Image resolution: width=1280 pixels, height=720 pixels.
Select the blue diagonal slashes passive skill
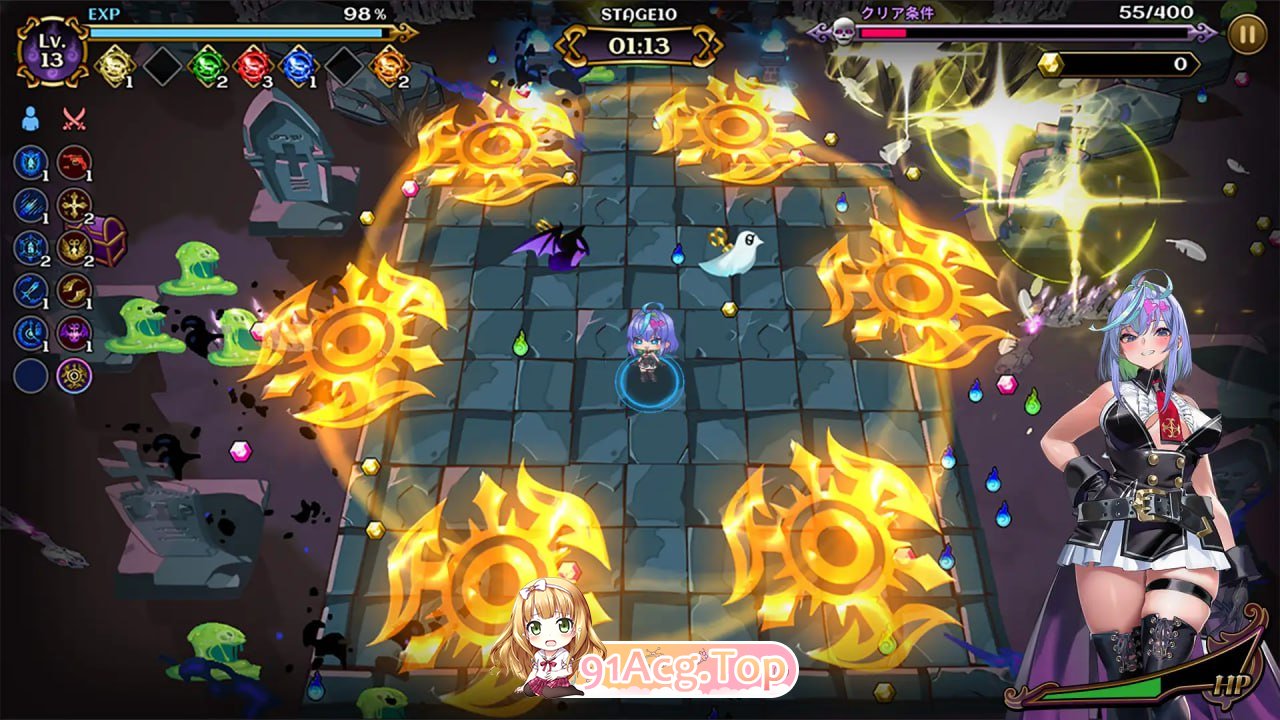(x=31, y=205)
